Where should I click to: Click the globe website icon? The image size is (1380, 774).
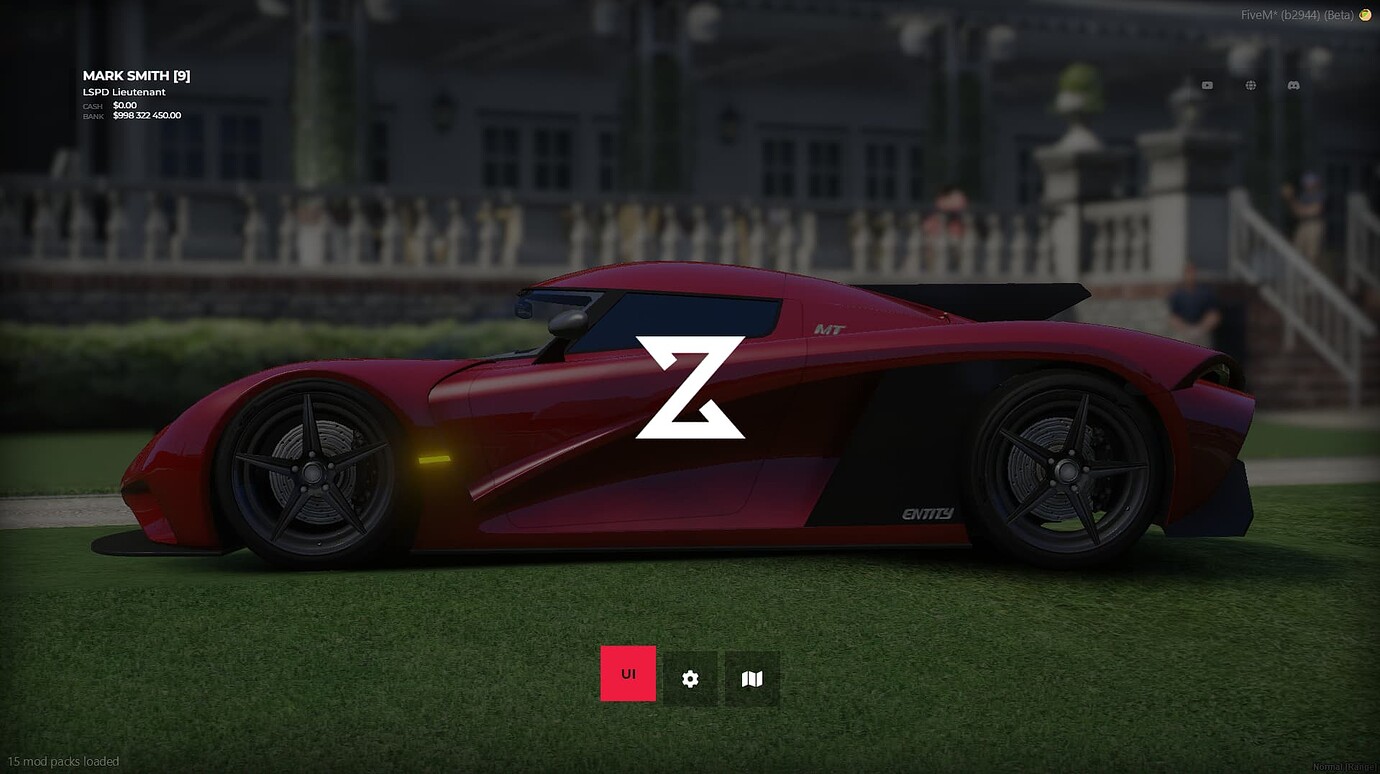coord(1250,85)
